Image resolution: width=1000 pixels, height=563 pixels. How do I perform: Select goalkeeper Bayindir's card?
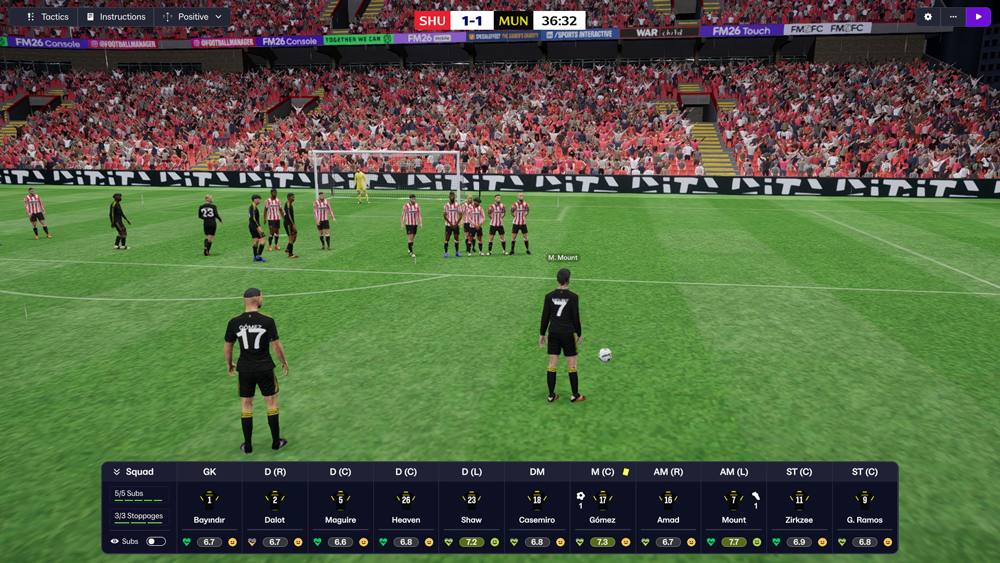pyautogui.click(x=209, y=508)
